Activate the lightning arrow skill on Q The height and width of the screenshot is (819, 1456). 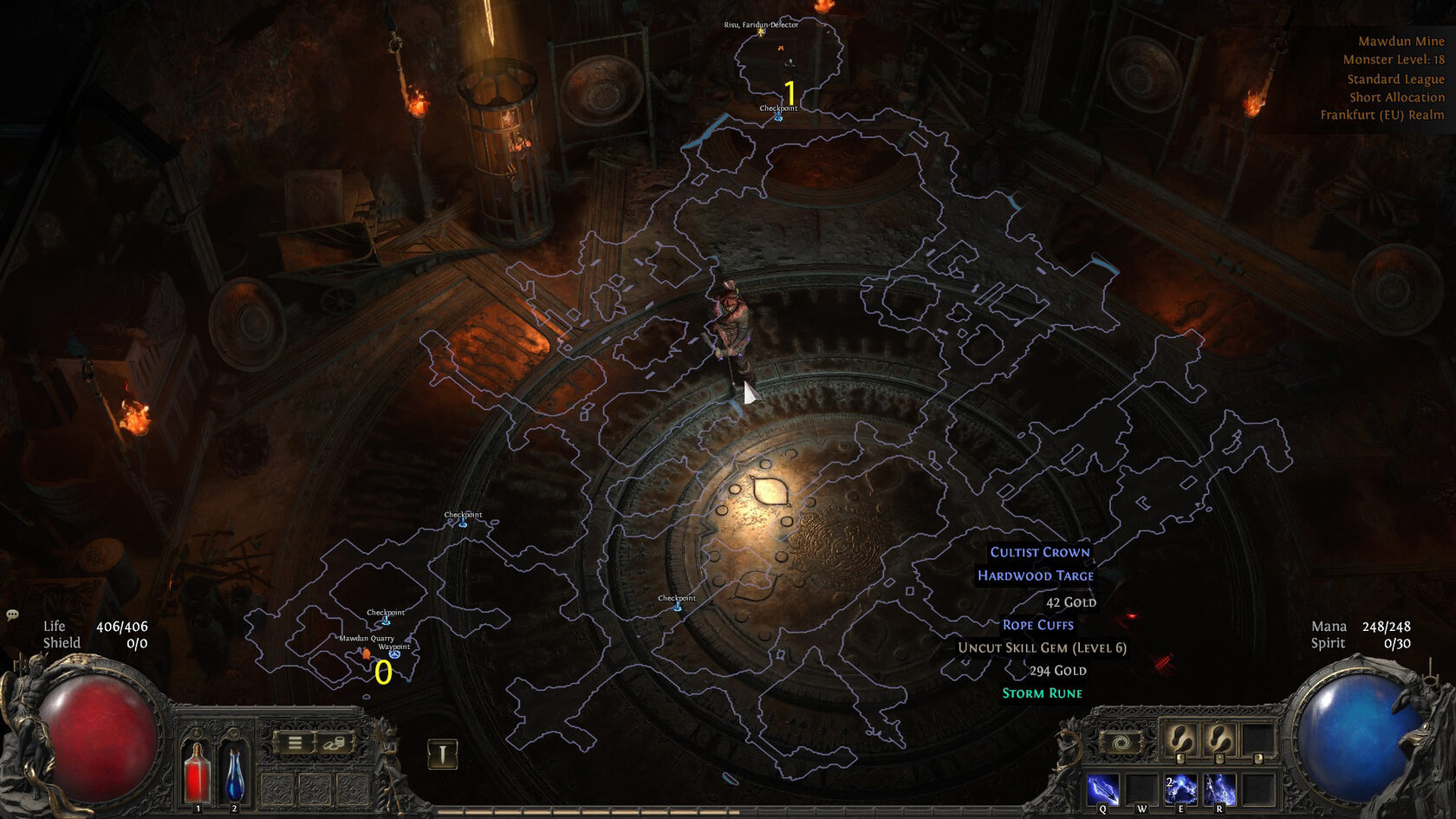tap(1102, 790)
